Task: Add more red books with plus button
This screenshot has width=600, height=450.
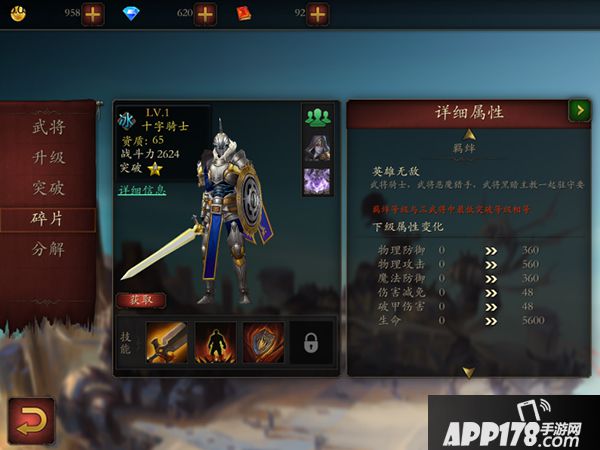Action: tap(317, 13)
